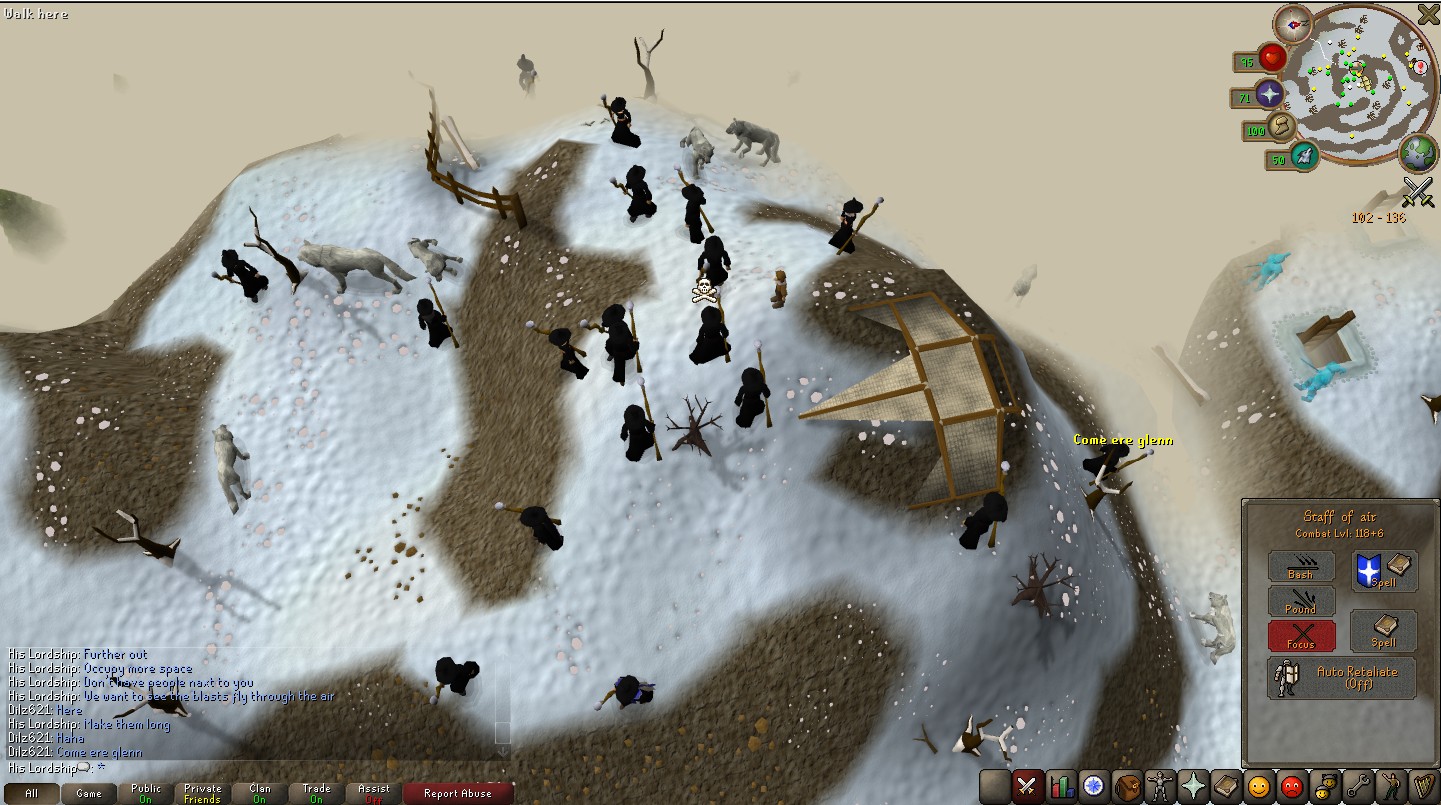Open defensive Spell autocast with blue shield
1441x805 pixels.
pos(1384,569)
